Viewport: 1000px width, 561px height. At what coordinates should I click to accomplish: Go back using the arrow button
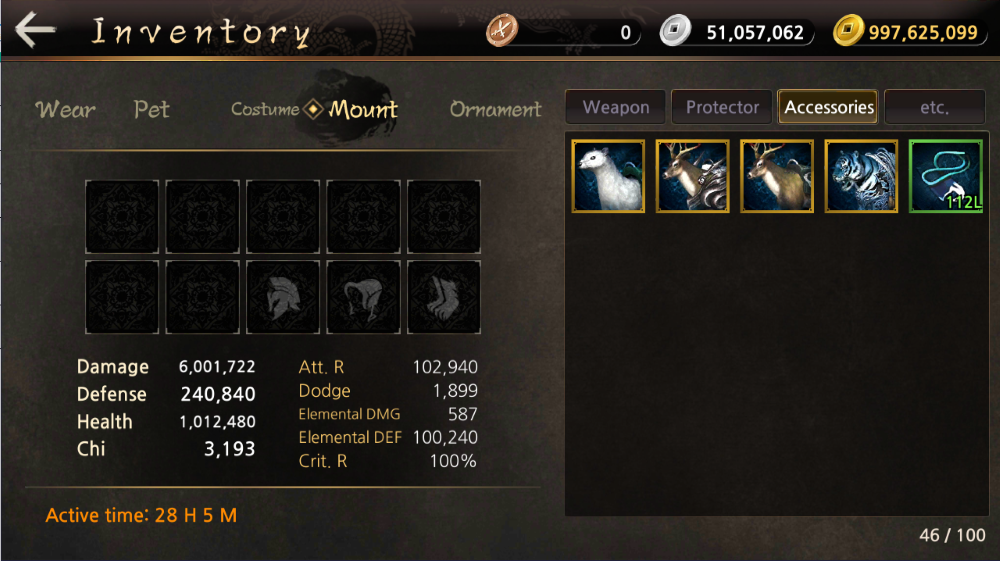(x=35, y=30)
